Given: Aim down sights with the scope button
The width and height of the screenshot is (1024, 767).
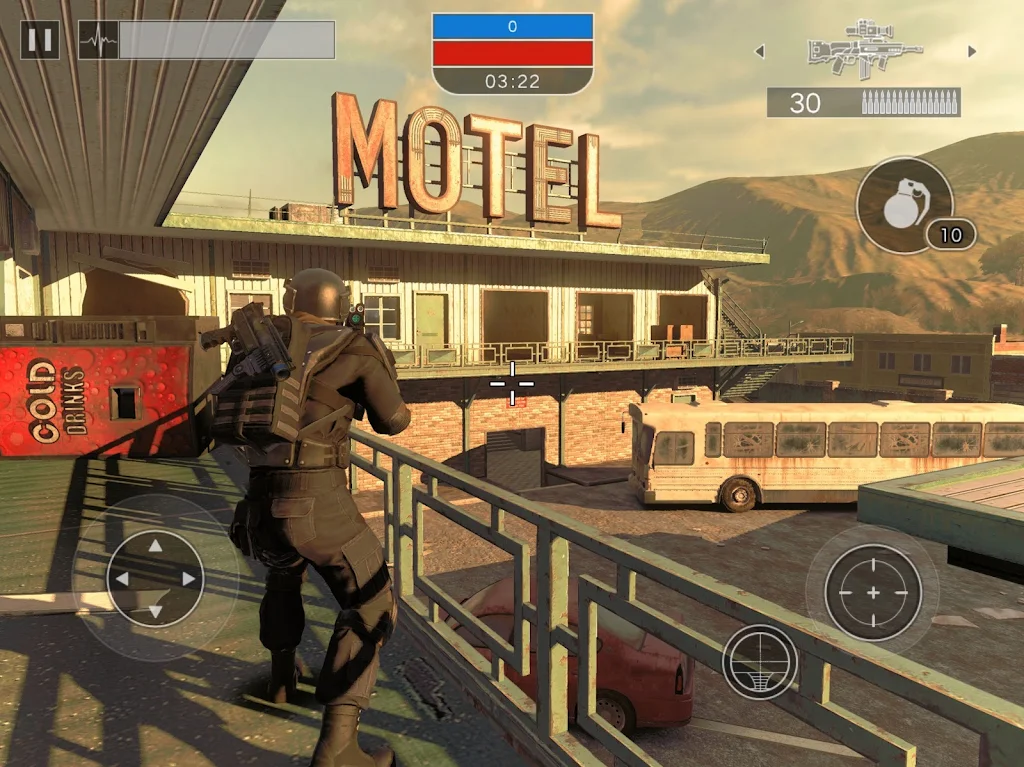Looking at the screenshot, I should coord(760,661).
